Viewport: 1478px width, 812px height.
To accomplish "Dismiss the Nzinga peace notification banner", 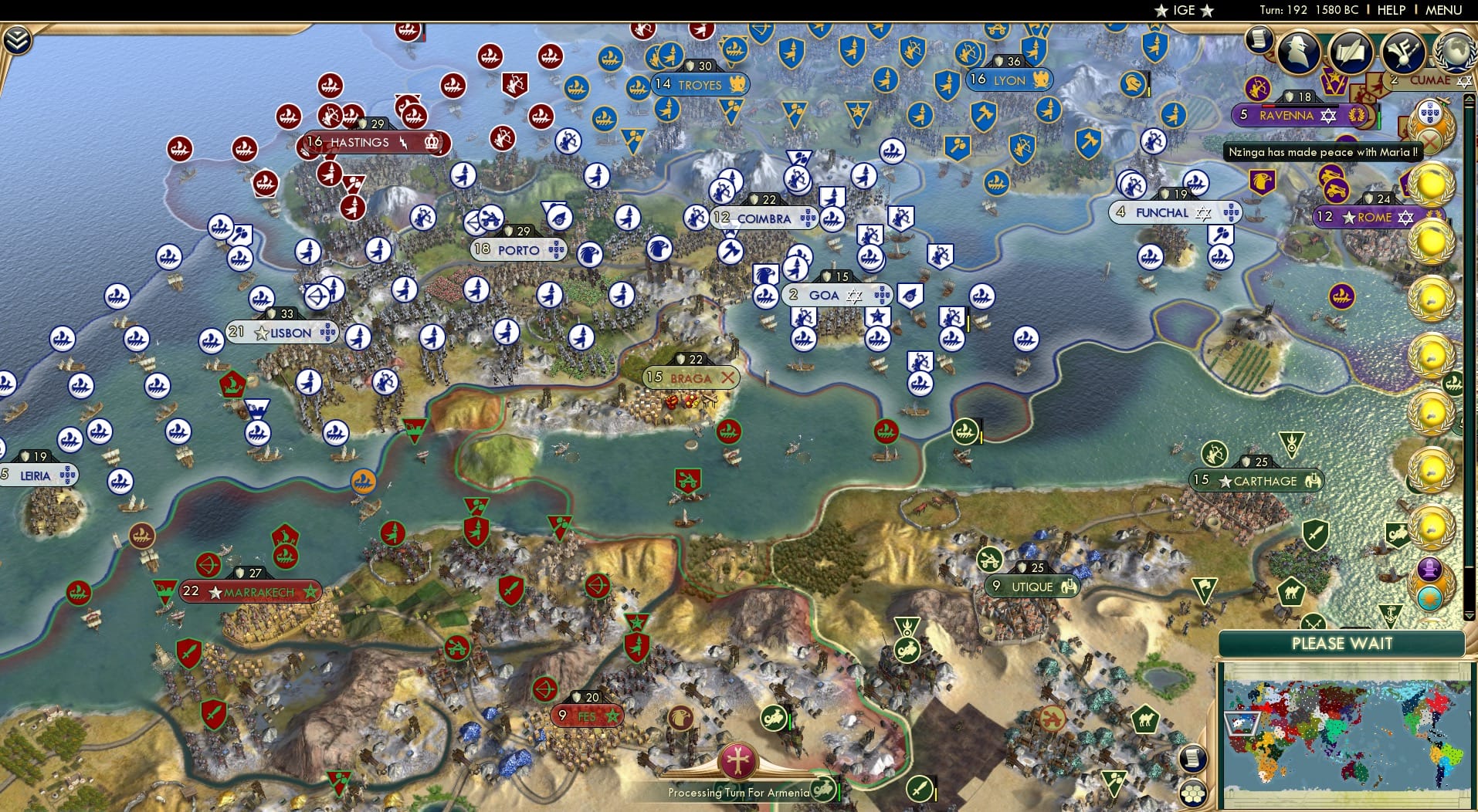I will point(1322,153).
